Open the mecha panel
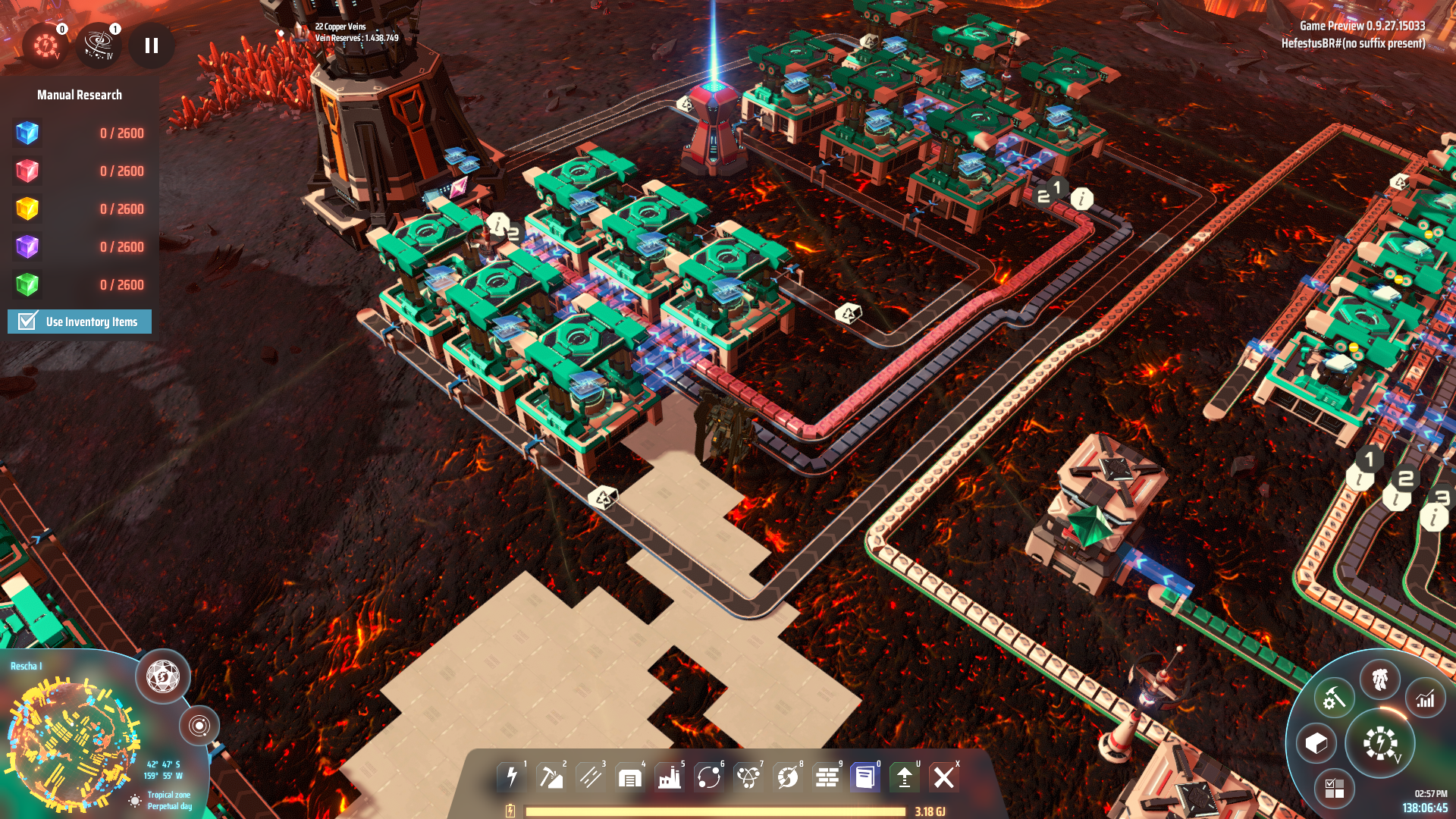 coord(1380,679)
